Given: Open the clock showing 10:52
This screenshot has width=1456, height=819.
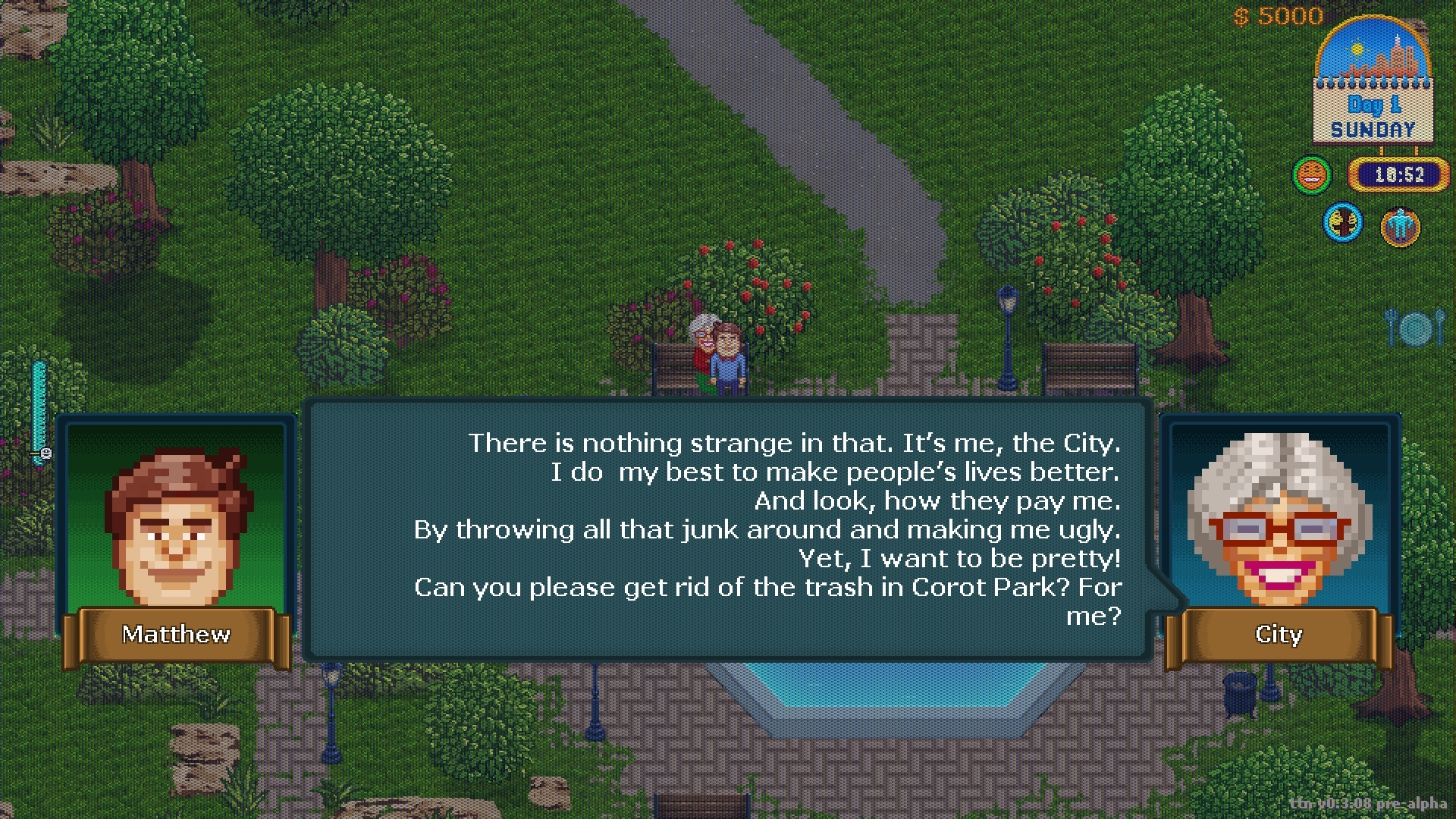Looking at the screenshot, I should 1399,174.
